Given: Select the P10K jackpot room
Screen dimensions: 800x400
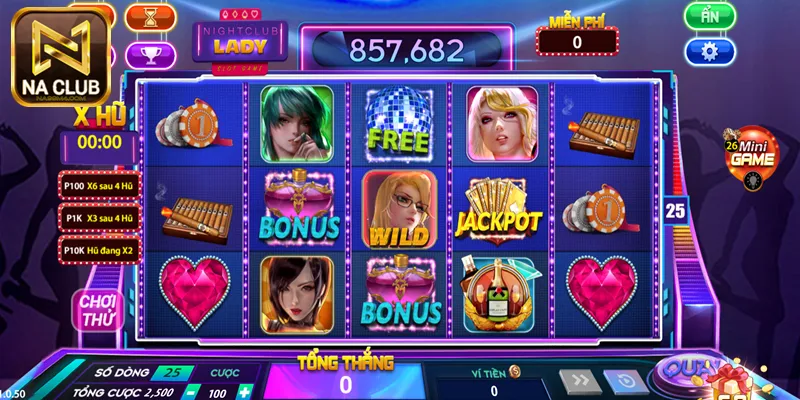Looking at the screenshot, I should (x=98, y=249).
